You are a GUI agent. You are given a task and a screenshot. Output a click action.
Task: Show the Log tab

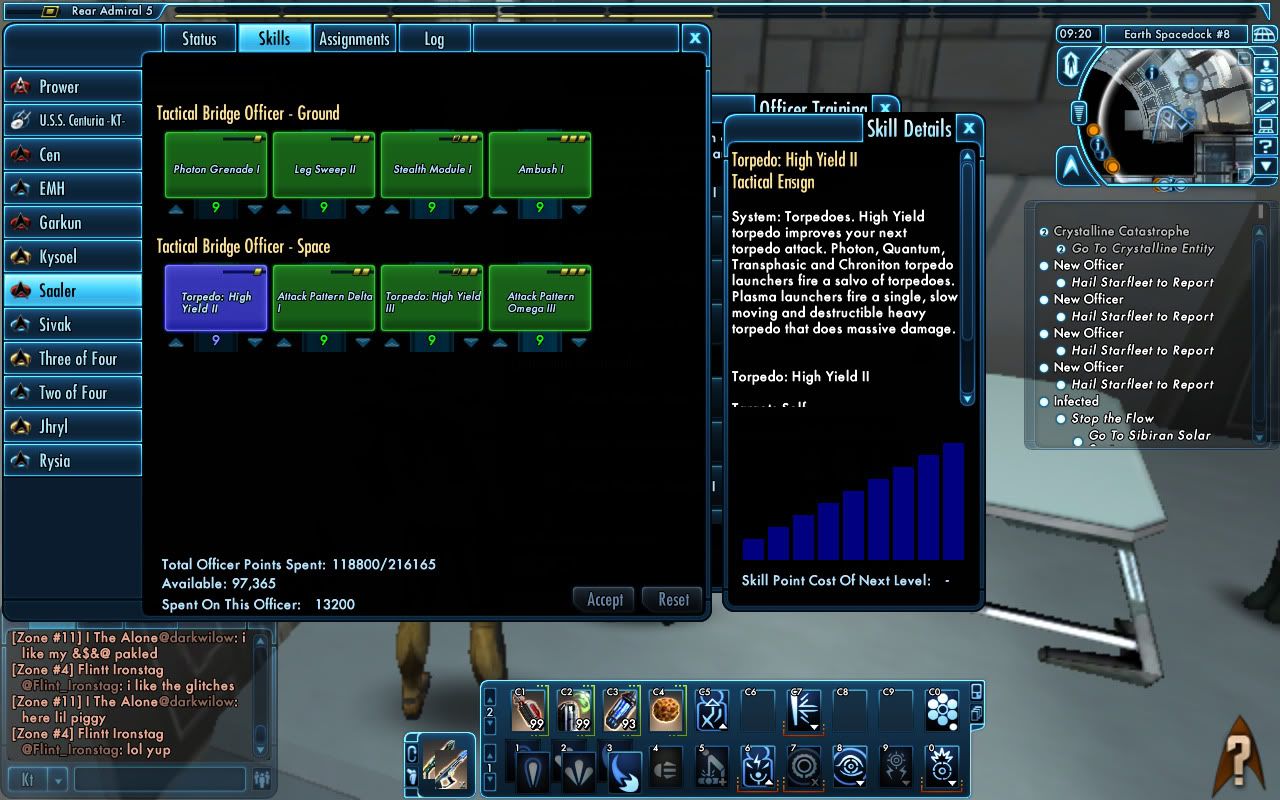point(434,39)
